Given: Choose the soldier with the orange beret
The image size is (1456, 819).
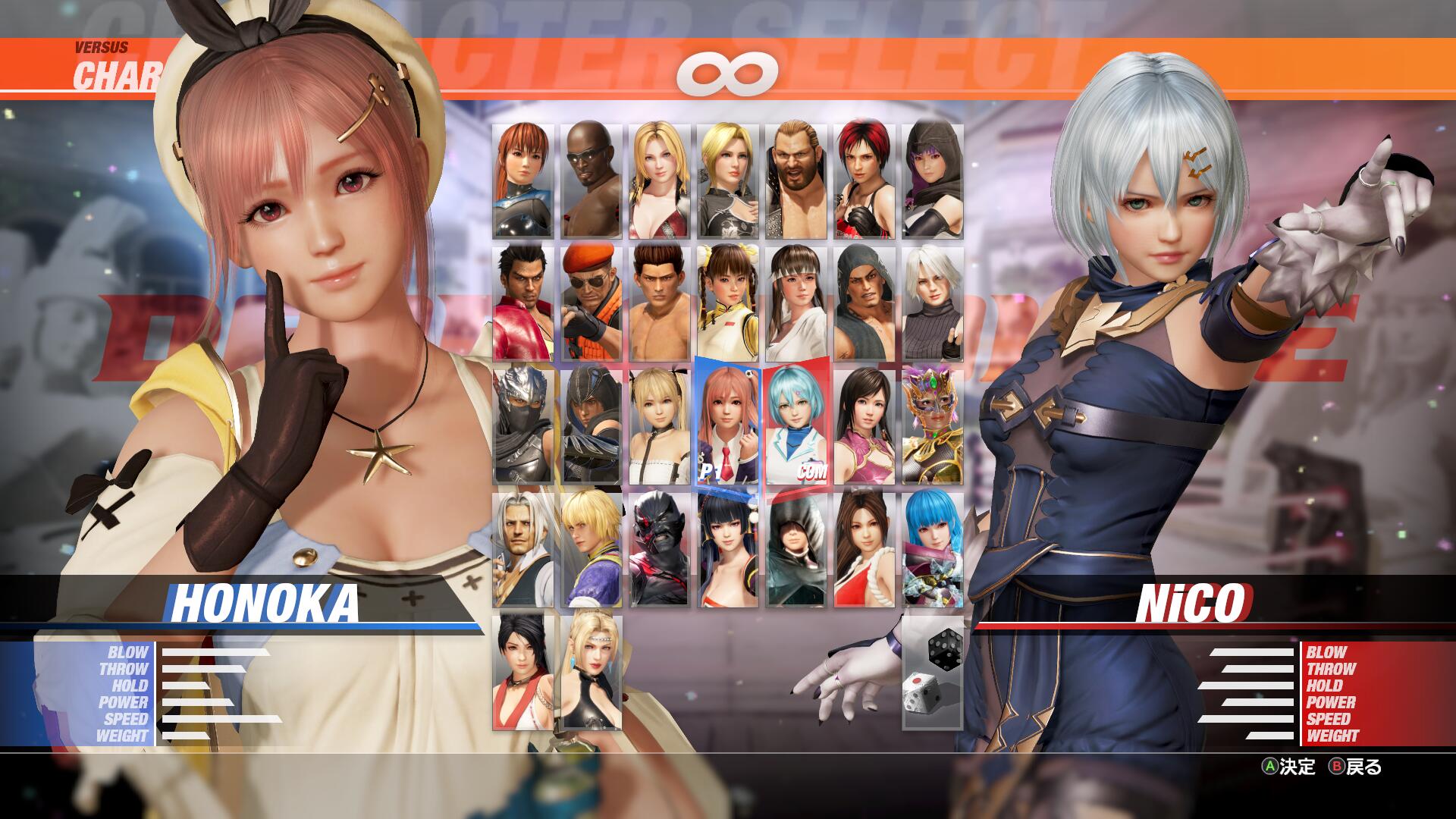Looking at the screenshot, I should [591, 303].
